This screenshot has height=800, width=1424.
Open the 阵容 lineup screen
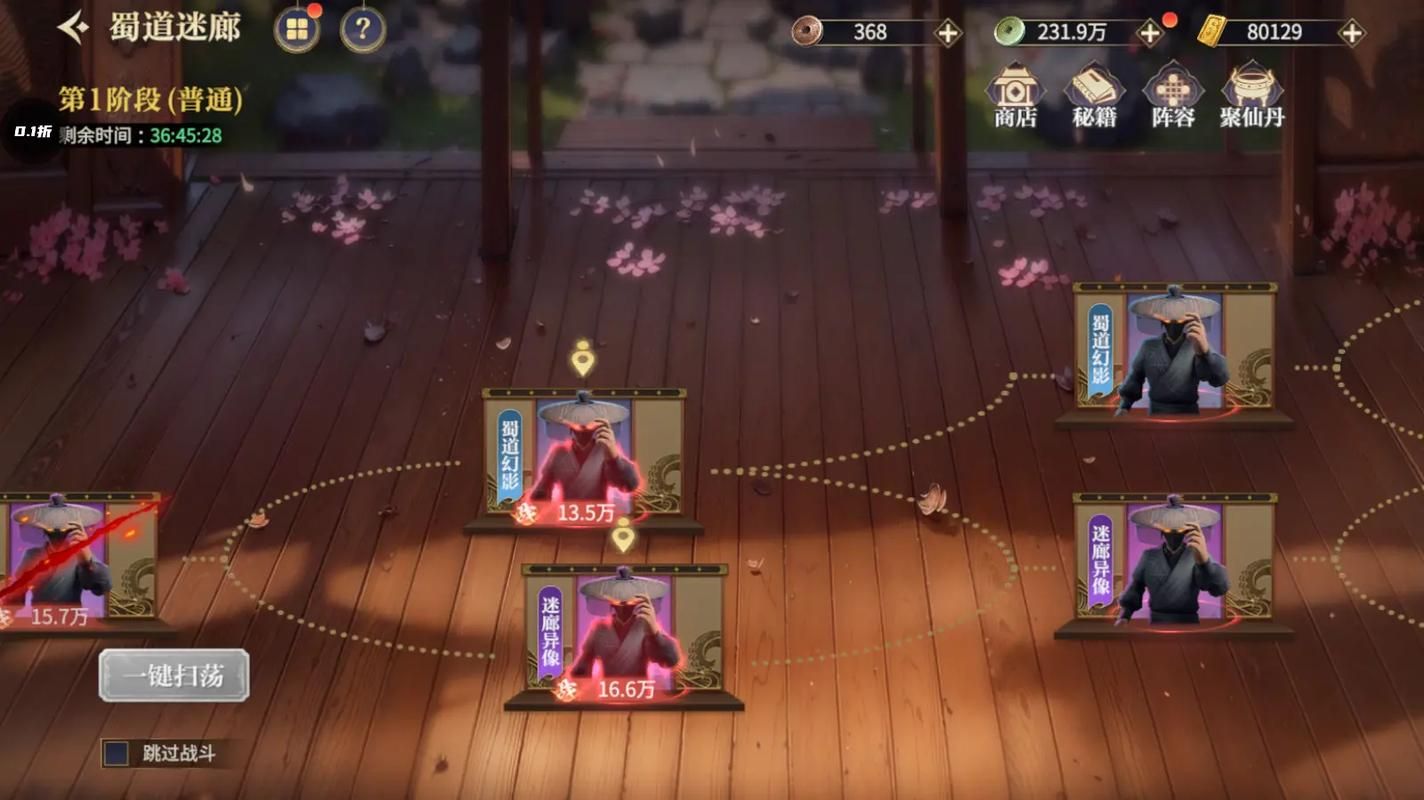click(1172, 96)
